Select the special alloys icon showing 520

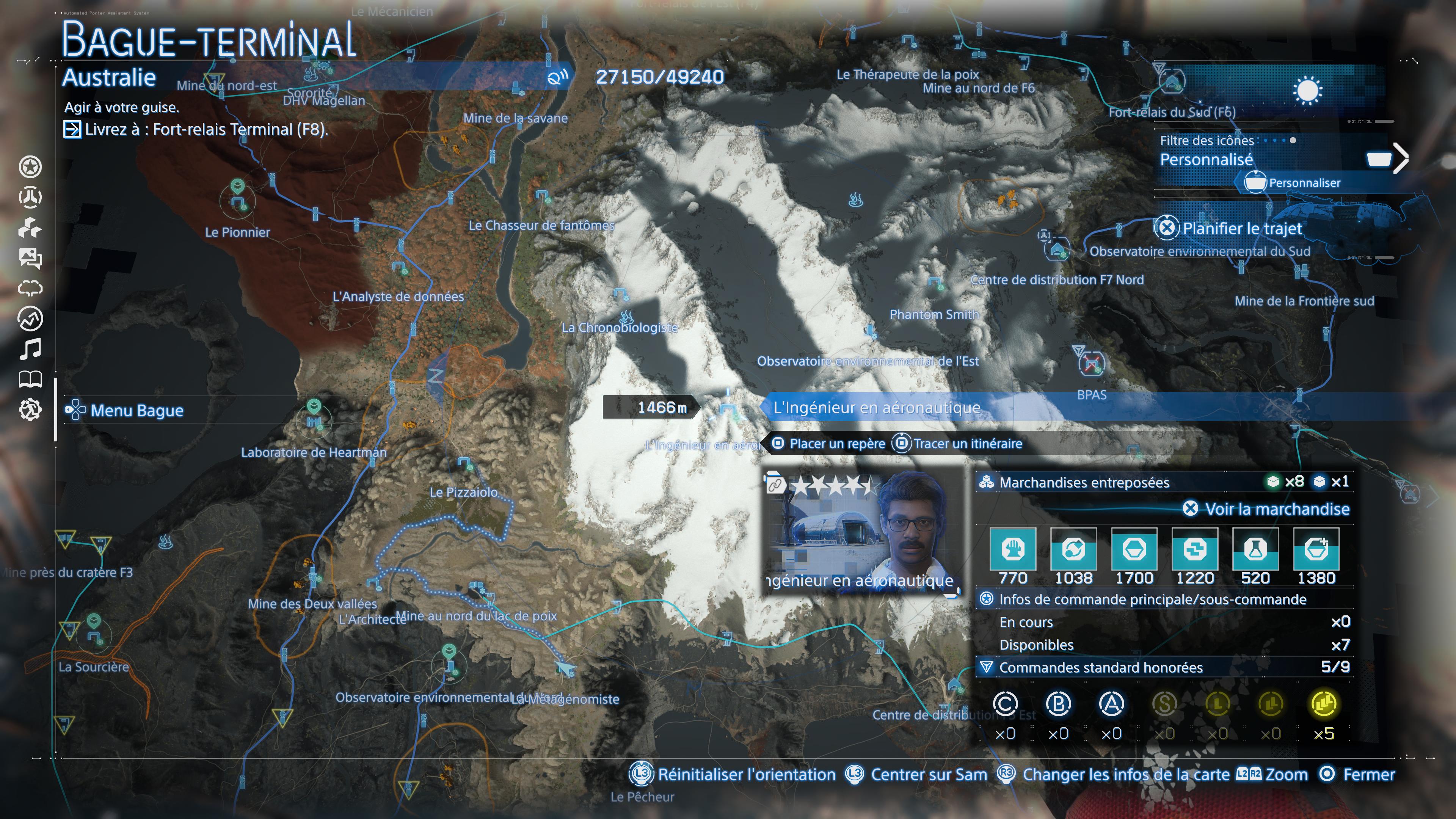click(x=1256, y=551)
